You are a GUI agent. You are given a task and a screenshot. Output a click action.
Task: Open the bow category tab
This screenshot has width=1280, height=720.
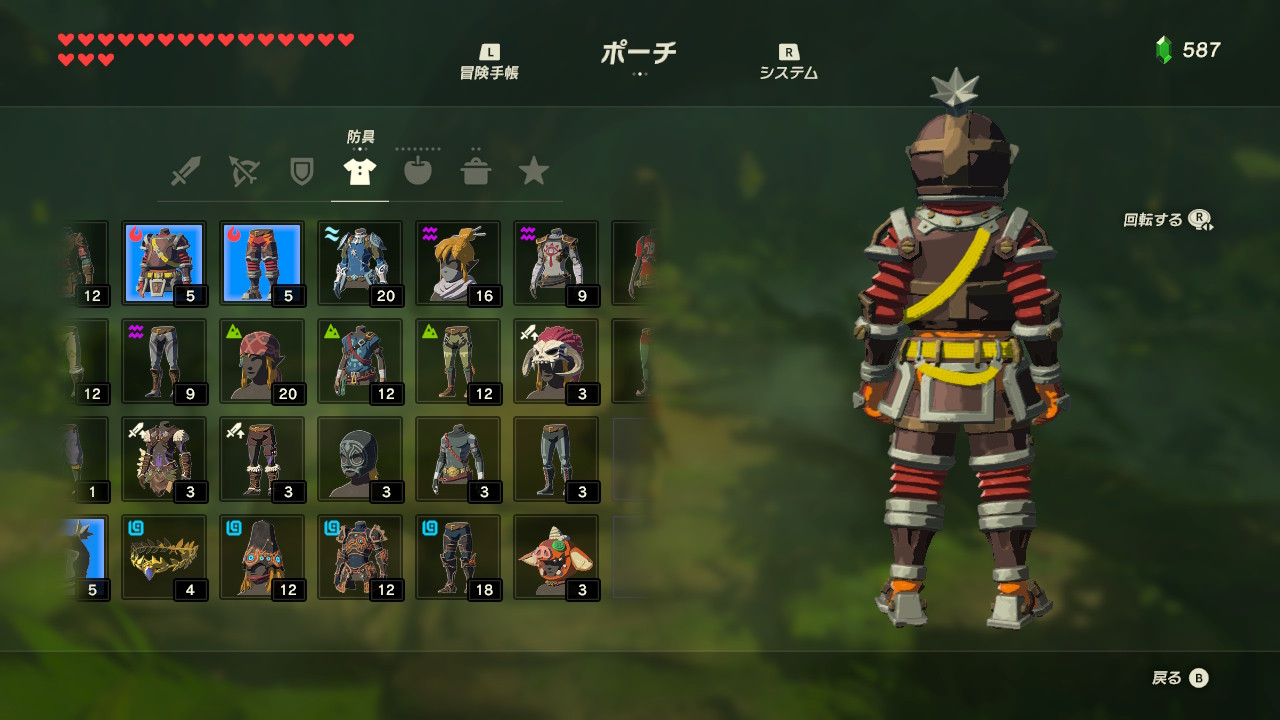point(243,172)
